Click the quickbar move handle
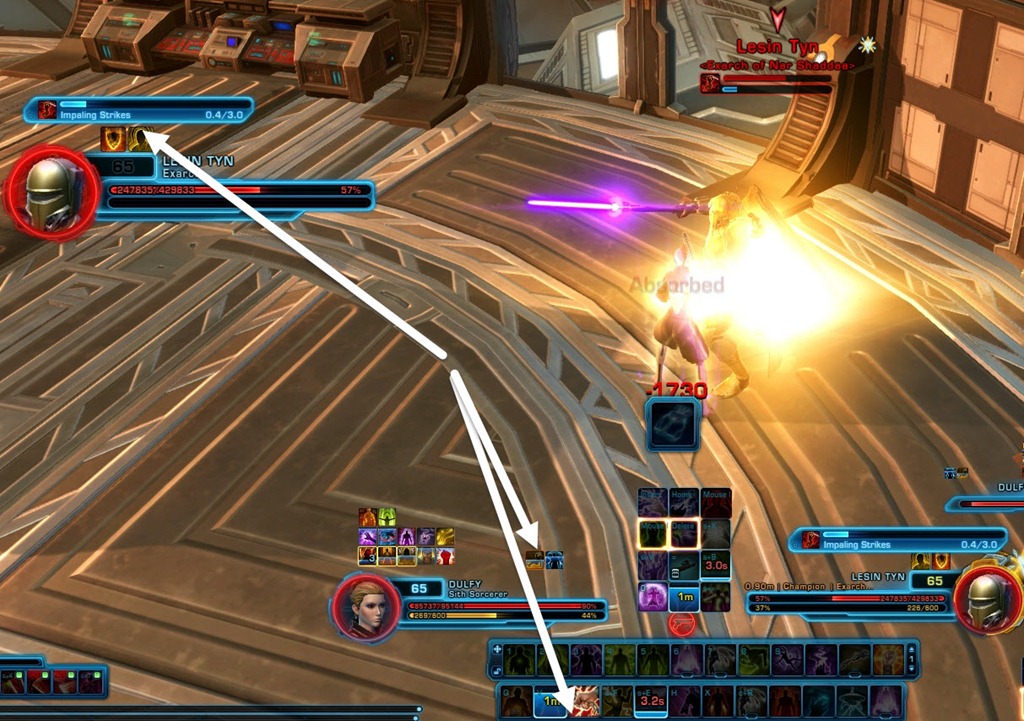Image resolution: width=1024 pixels, height=721 pixels. click(497, 650)
